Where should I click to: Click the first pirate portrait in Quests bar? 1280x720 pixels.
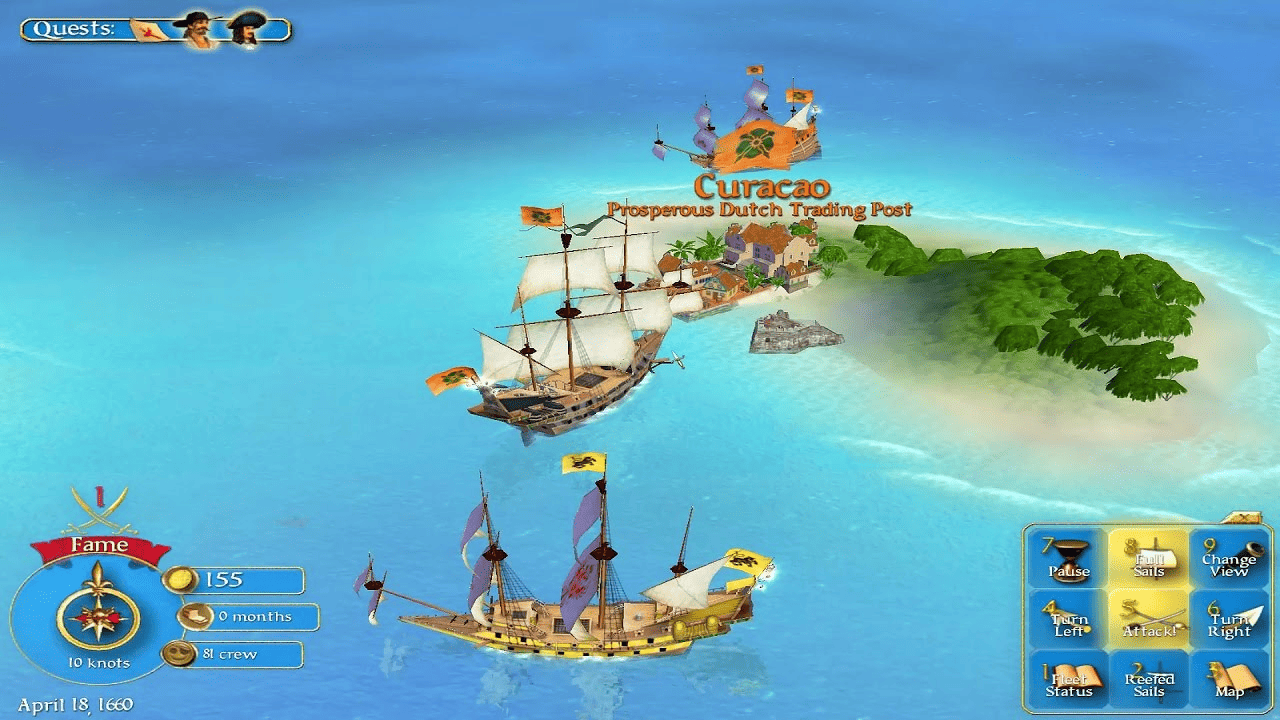(197, 27)
